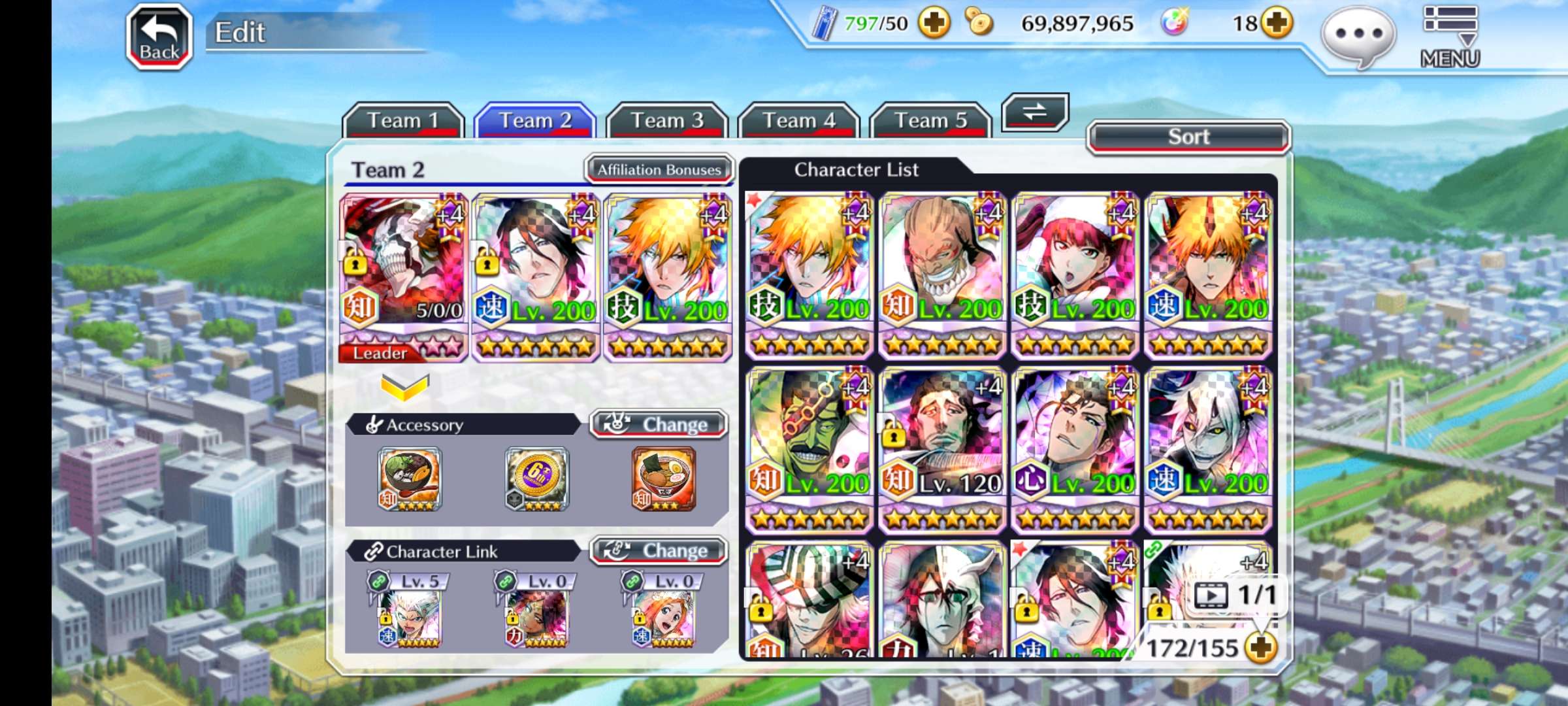Select the 6th anniversary gold coin accessory
Screen dimensions: 1568x706
pos(537,479)
